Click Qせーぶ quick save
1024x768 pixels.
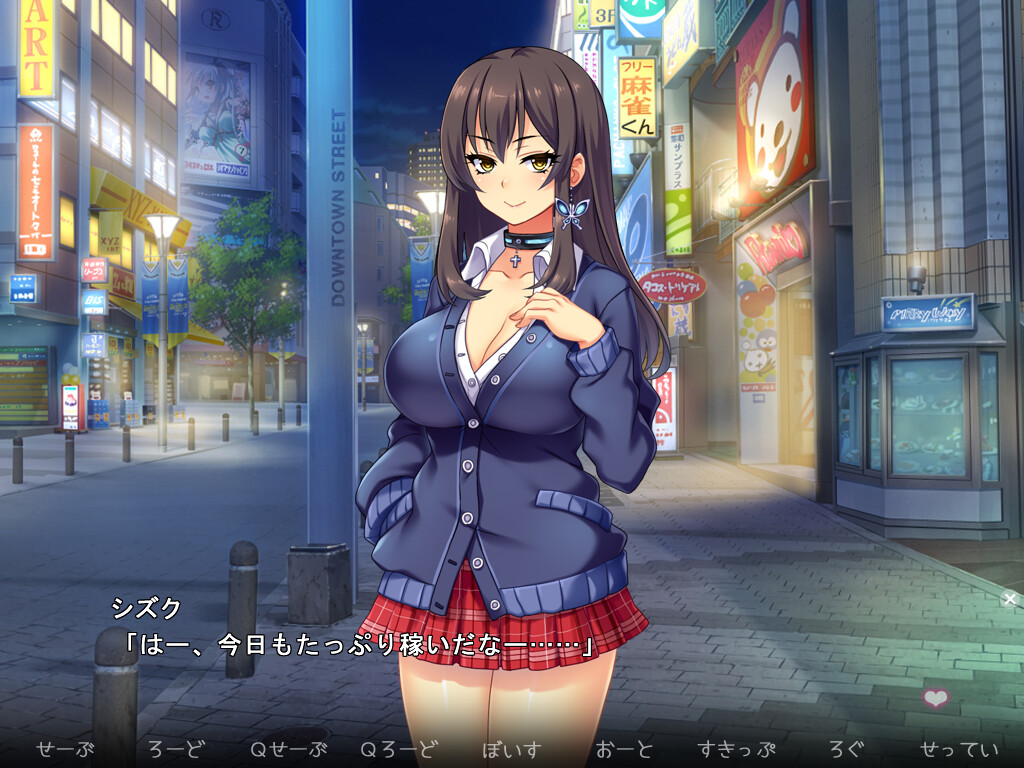coord(288,749)
